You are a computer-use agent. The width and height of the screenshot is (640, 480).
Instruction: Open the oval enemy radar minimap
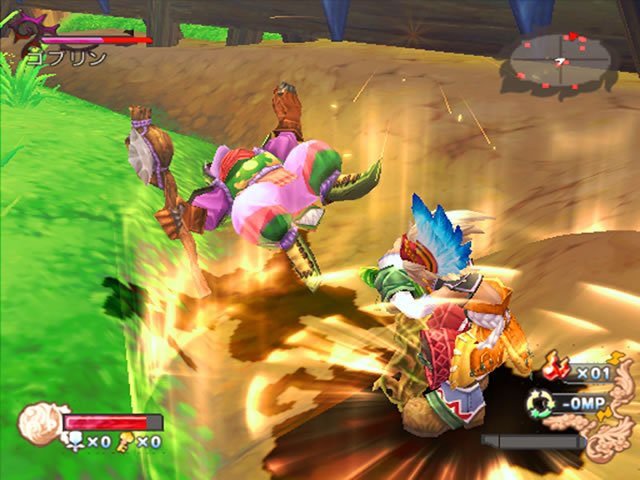tap(561, 62)
